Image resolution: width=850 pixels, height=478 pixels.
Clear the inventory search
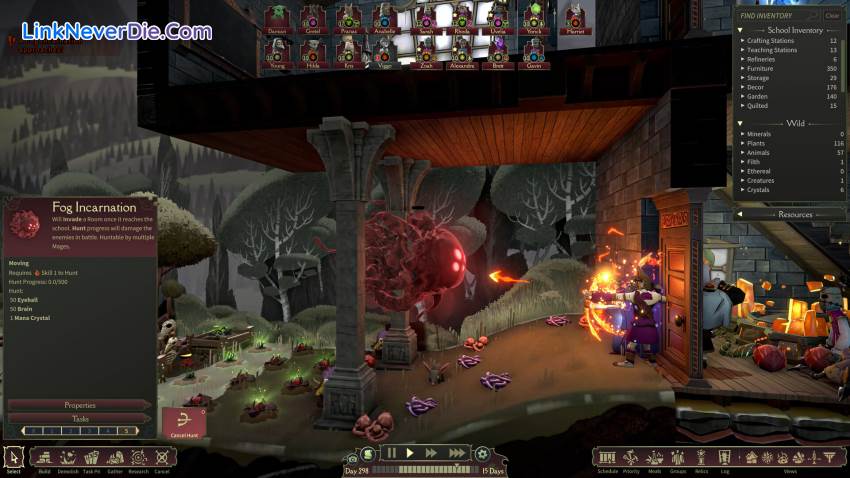(x=831, y=15)
